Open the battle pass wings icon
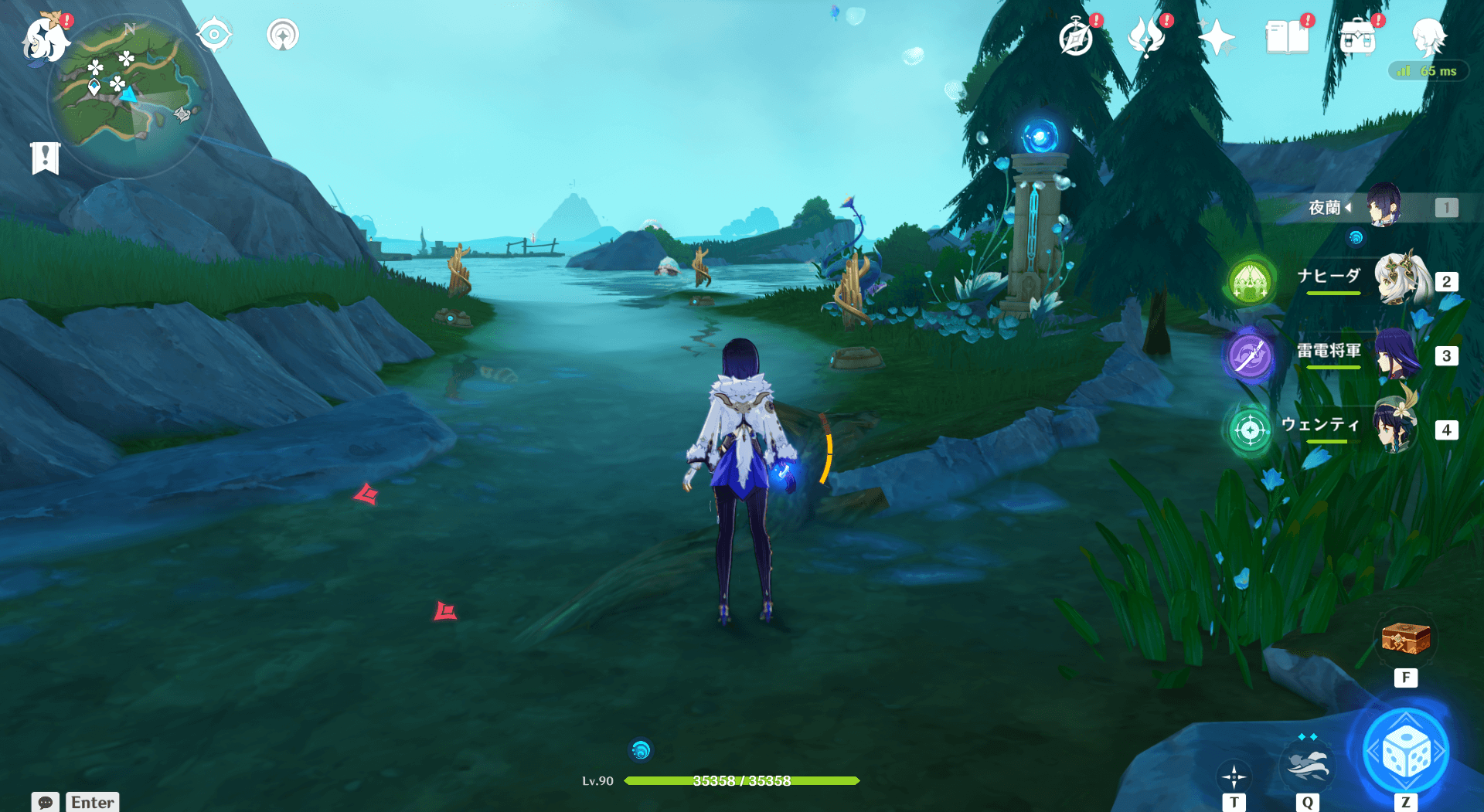1484x812 pixels. pos(1146,37)
